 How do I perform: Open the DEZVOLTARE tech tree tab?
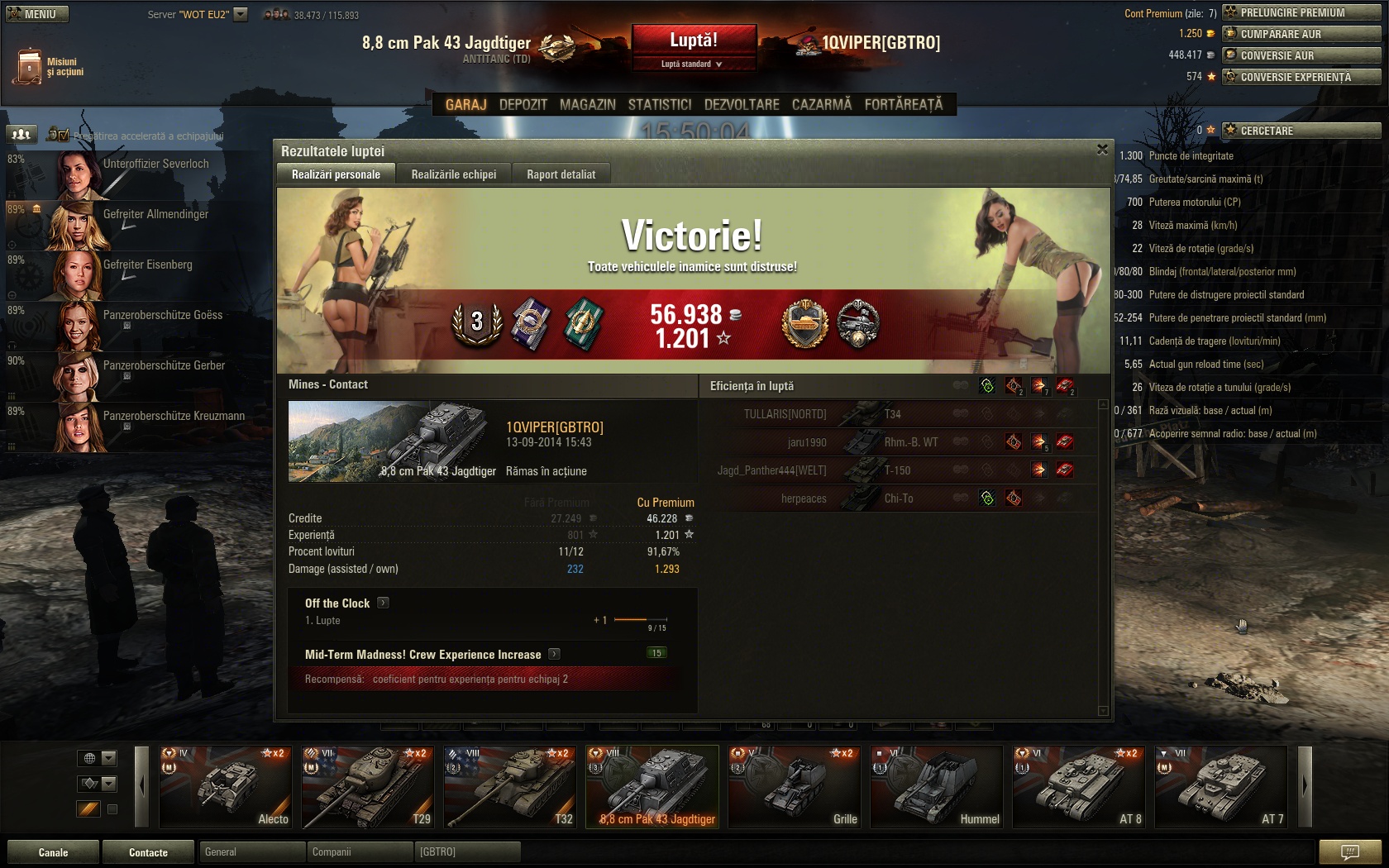pyautogui.click(x=741, y=105)
